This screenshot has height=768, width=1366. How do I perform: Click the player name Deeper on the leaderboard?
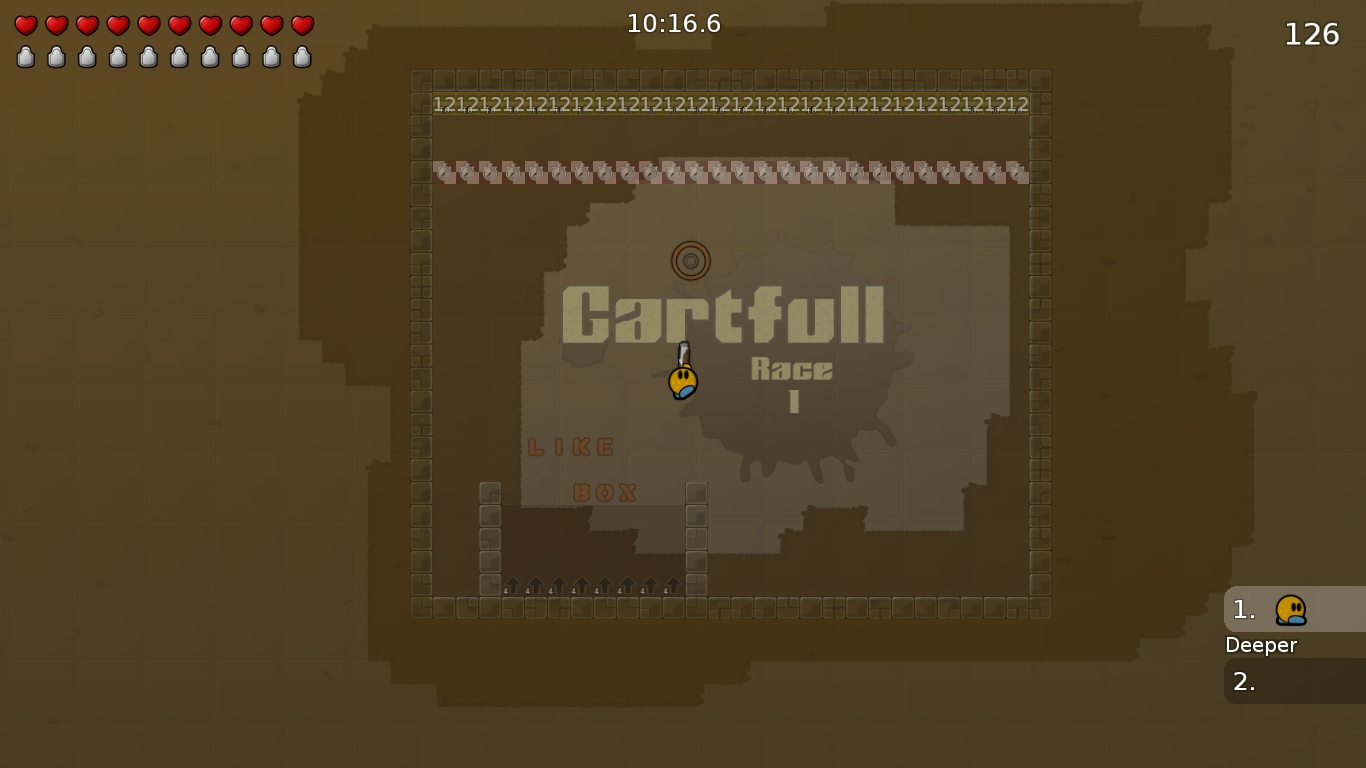point(1261,645)
